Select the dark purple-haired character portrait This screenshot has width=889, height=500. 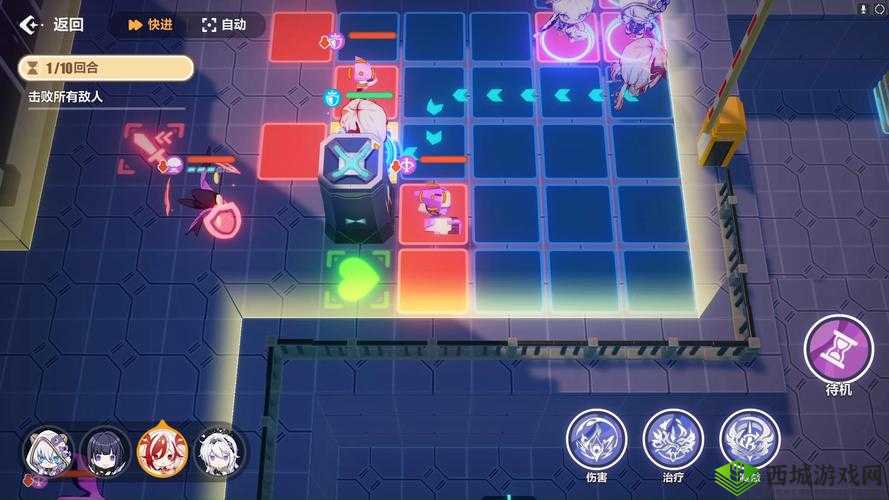(105, 452)
